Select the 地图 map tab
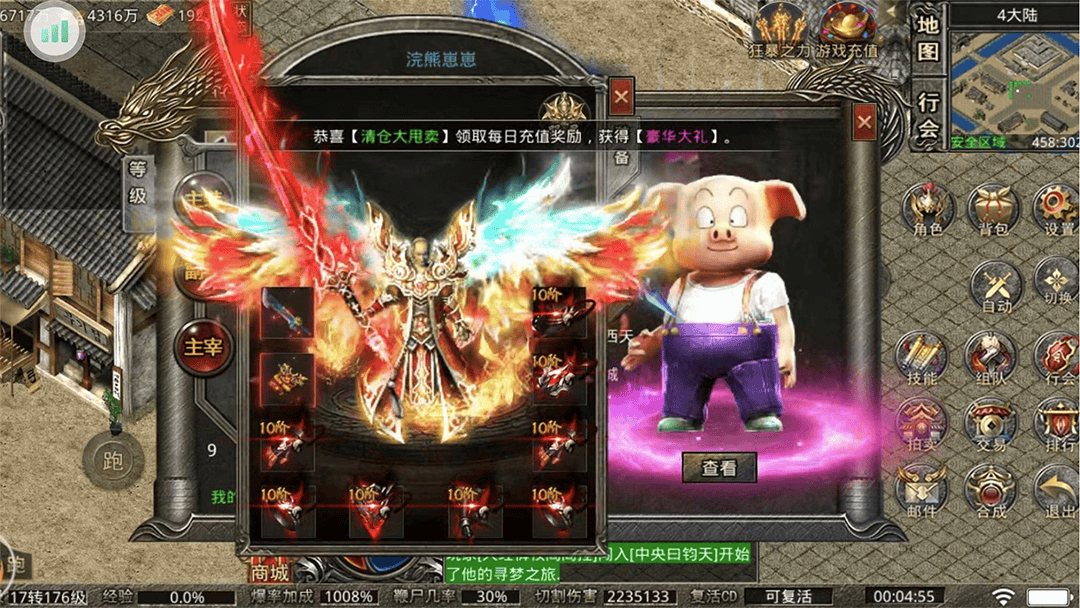 pos(928,39)
